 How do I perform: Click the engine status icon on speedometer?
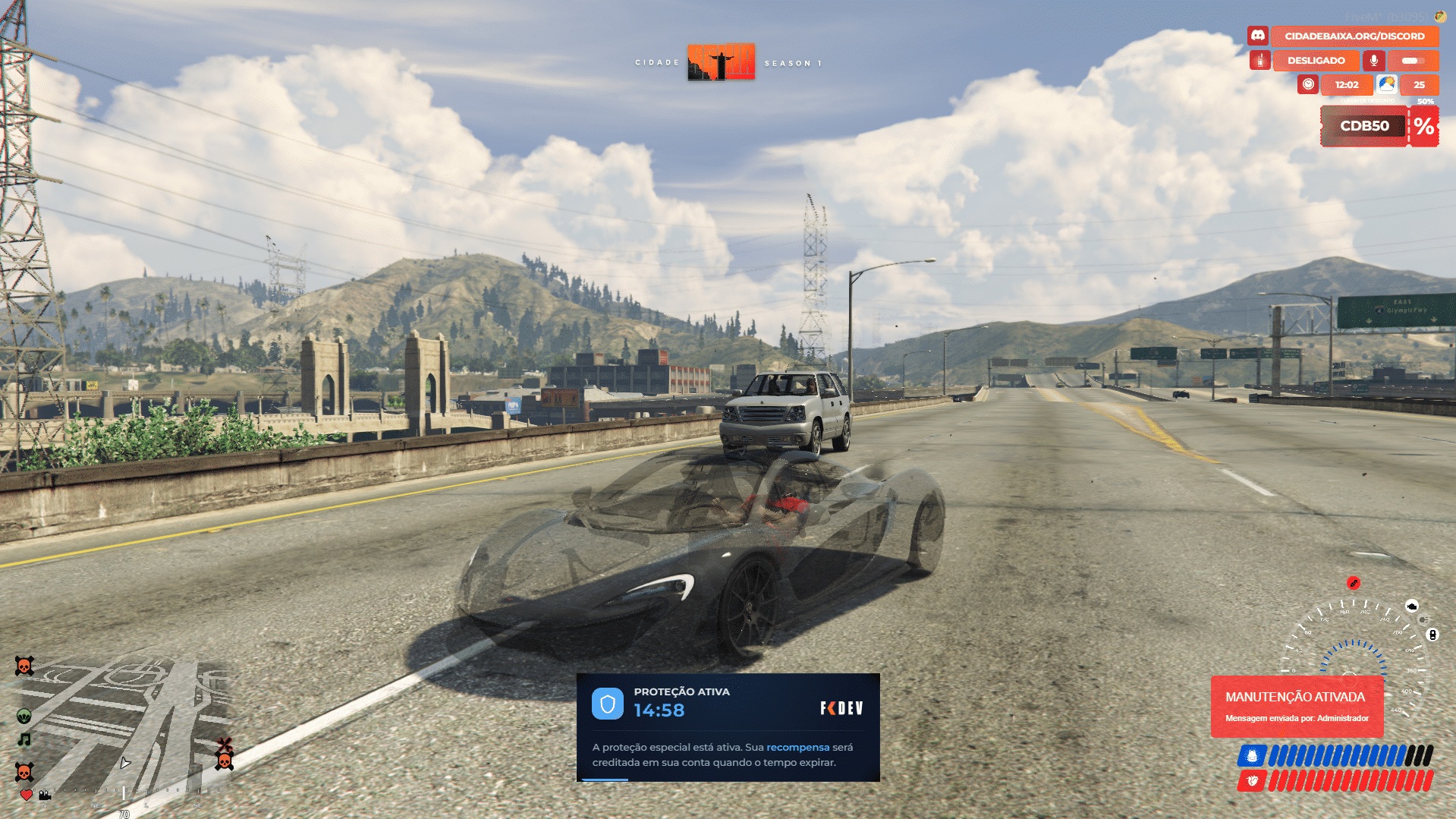click(x=1411, y=606)
